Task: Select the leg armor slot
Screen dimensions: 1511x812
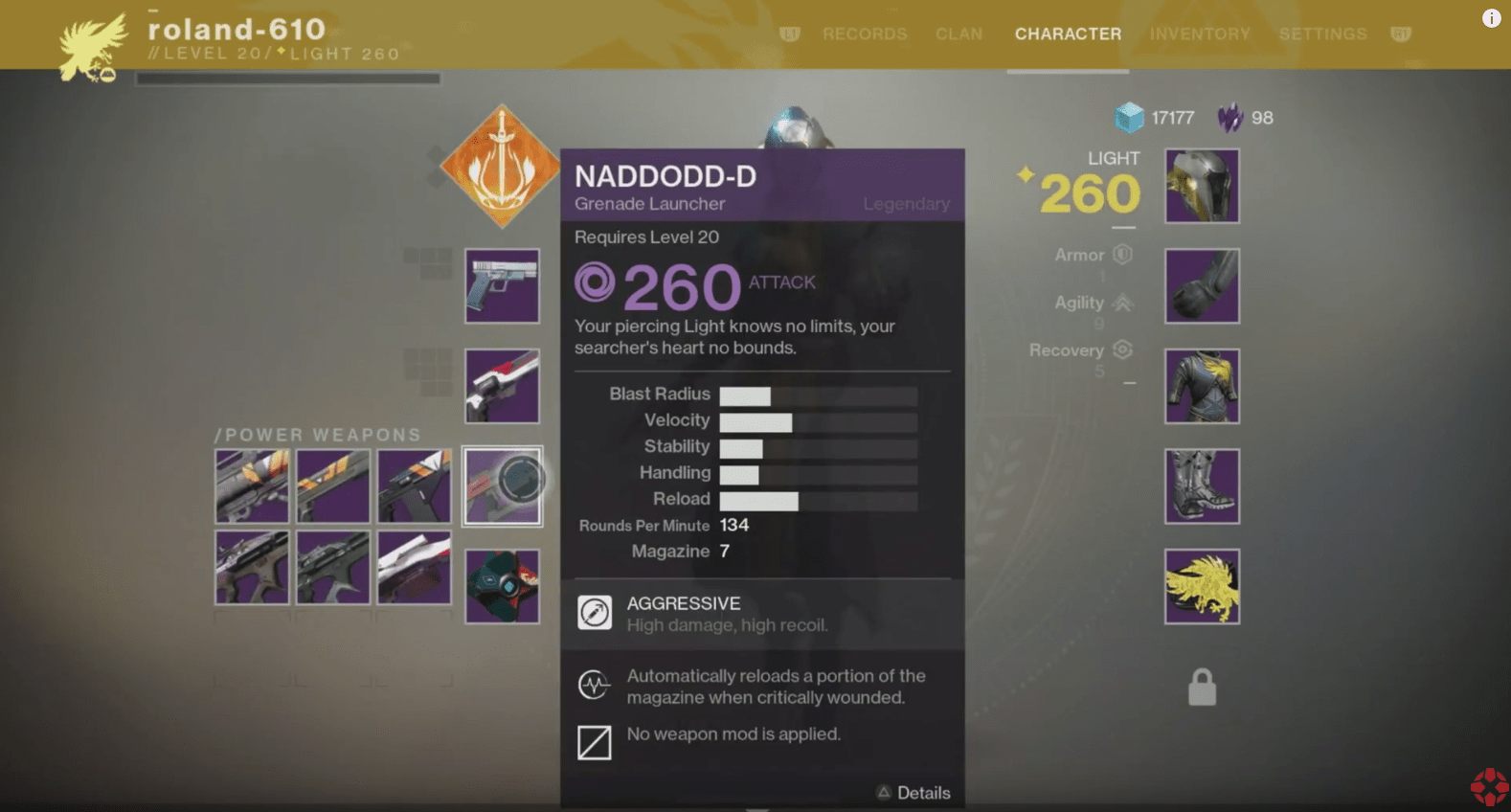Action: (x=1201, y=486)
